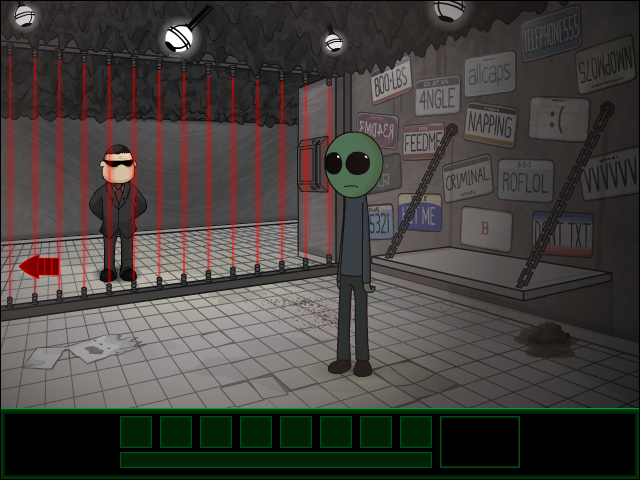Click the red left exit arrow
Screen dimensions: 640x480
pyautogui.click(x=39, y=266)
